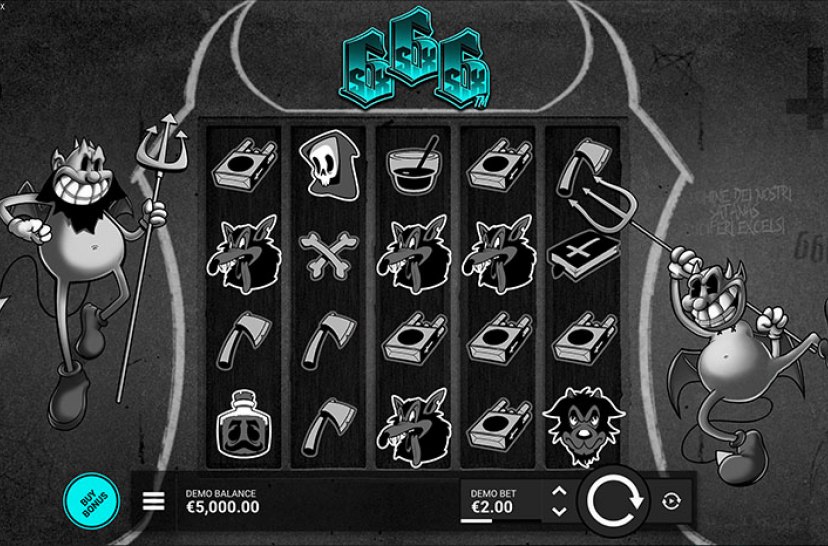Open the autoplay settings icon
Screen dimensions: 828x546
point(670,501)
